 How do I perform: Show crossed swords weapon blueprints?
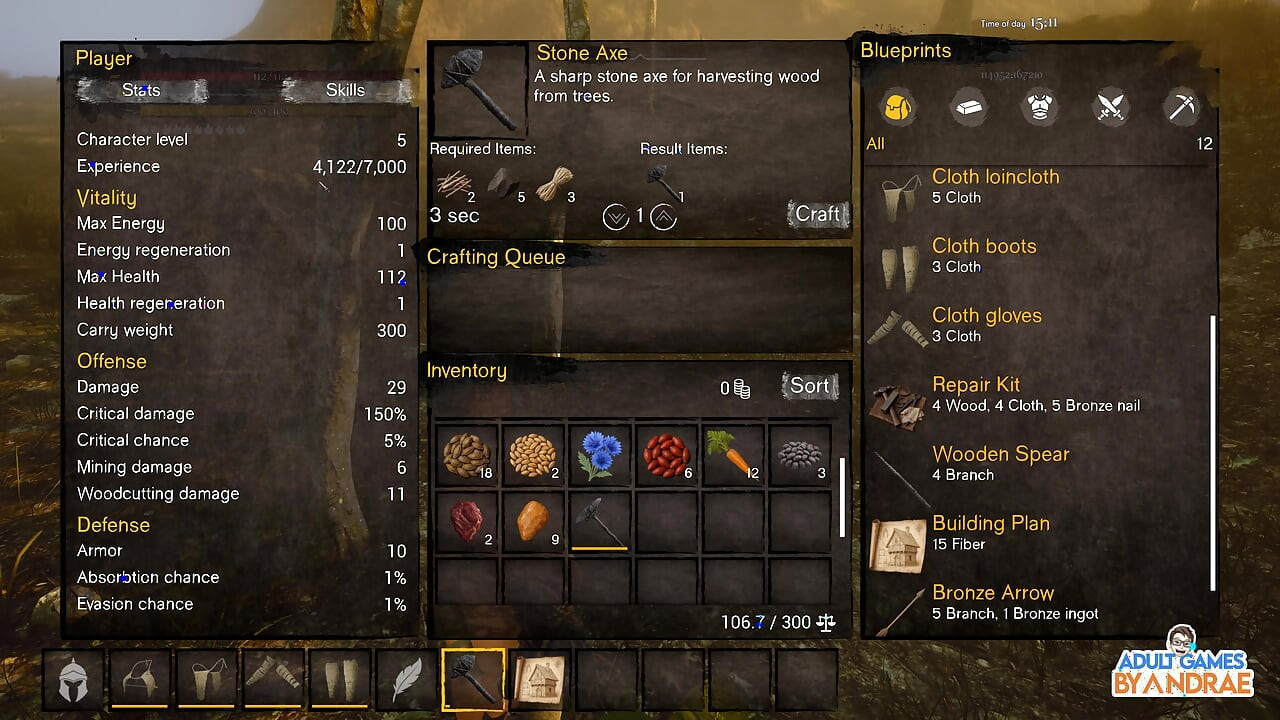tap(1111, 107)
